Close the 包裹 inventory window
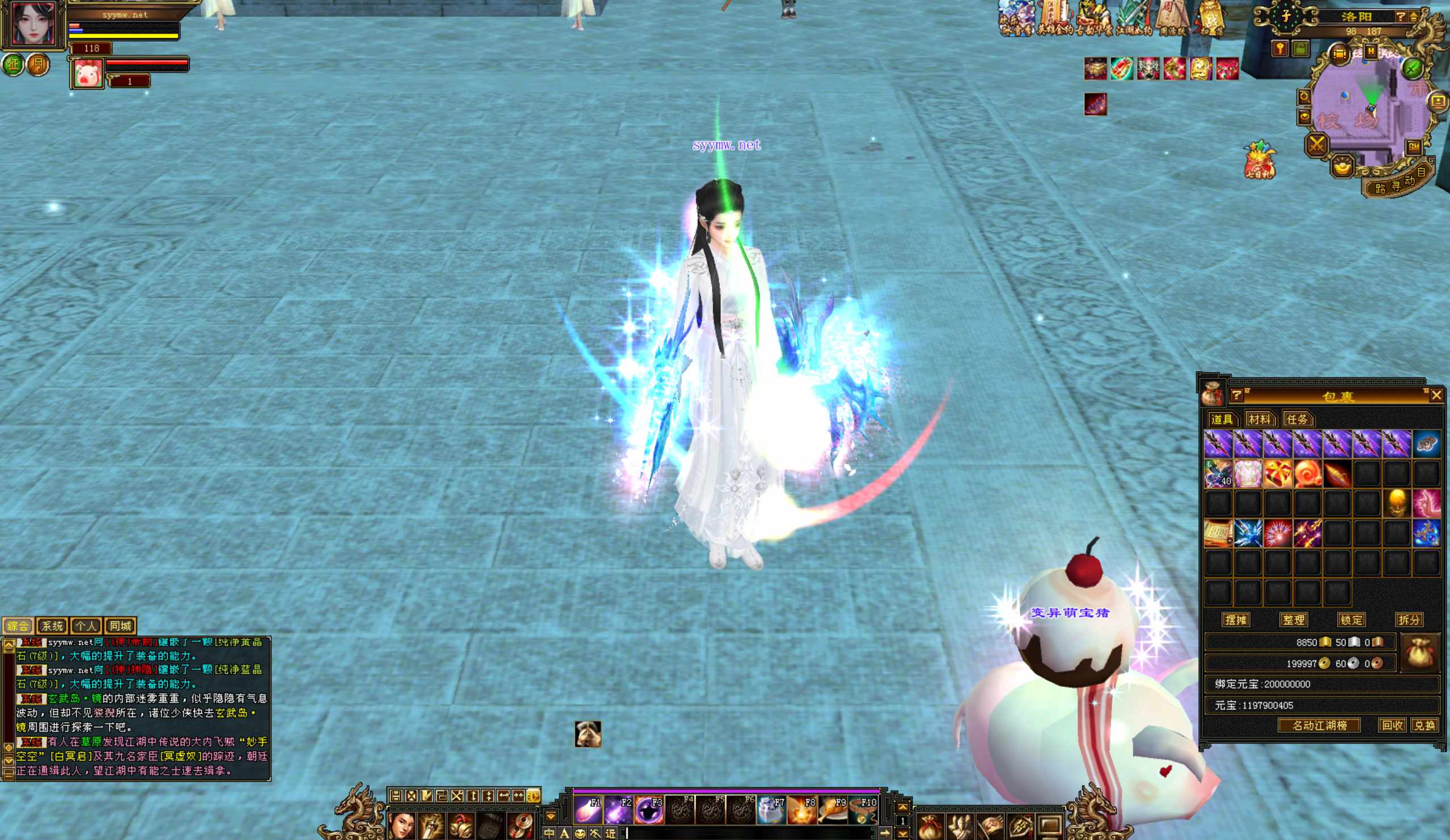Screen dimensions: 1450x840 tap(1436, 395)
